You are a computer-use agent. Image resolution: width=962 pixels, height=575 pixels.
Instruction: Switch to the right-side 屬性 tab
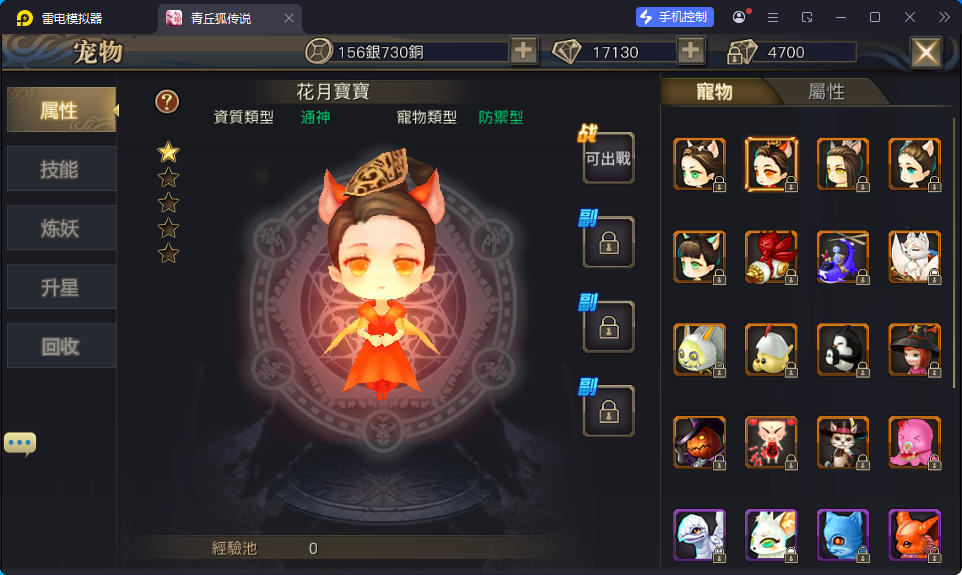coord(826,92)
